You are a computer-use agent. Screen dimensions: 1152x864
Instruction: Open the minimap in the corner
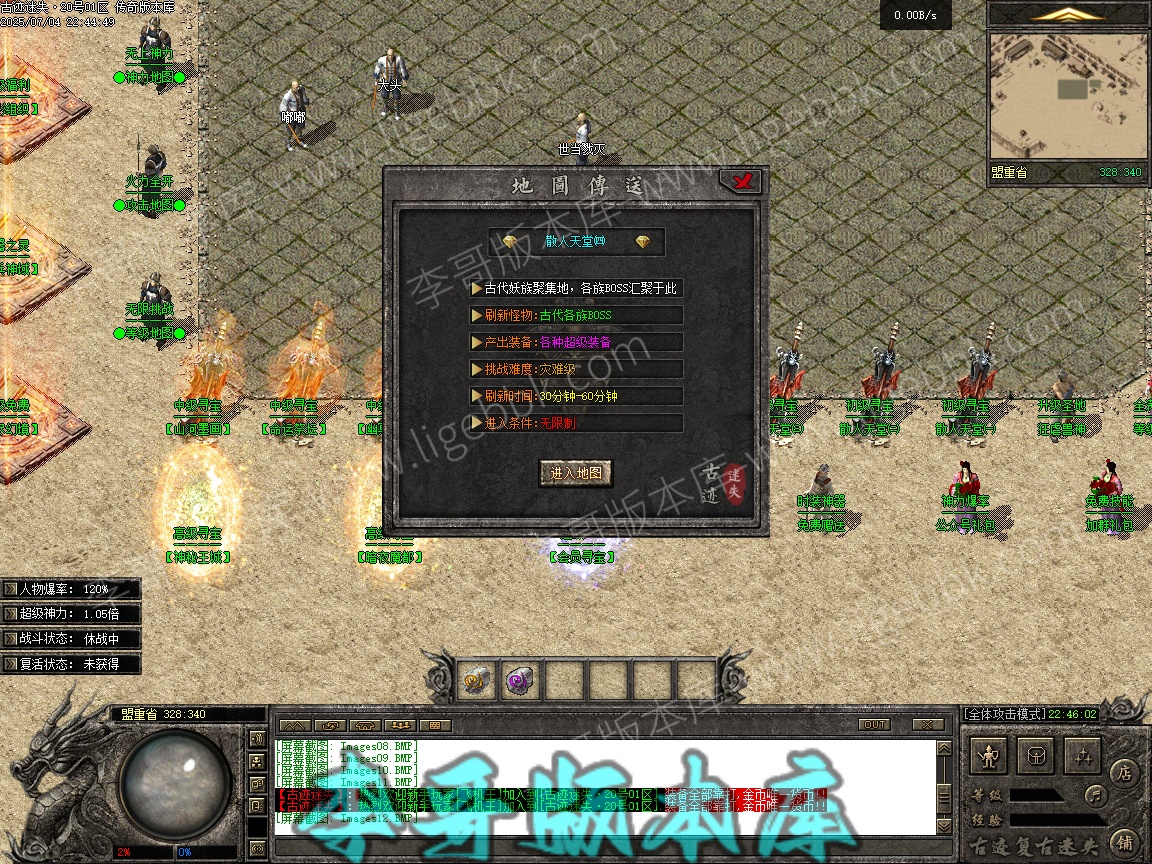[x=1067, y=95]
